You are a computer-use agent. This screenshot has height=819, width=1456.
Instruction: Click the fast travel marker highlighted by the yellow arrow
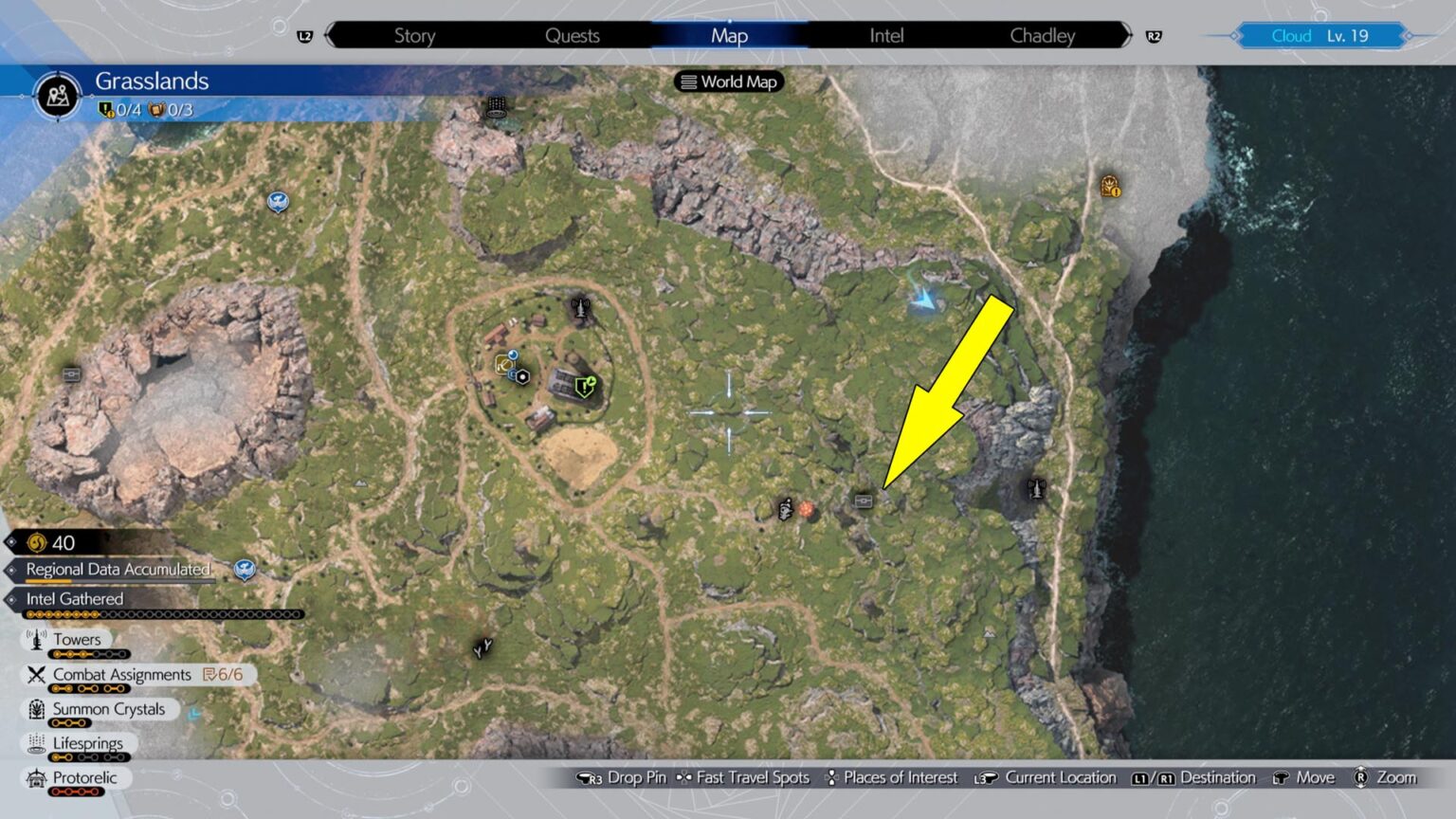pyautogui.click(x=862, y=502)
